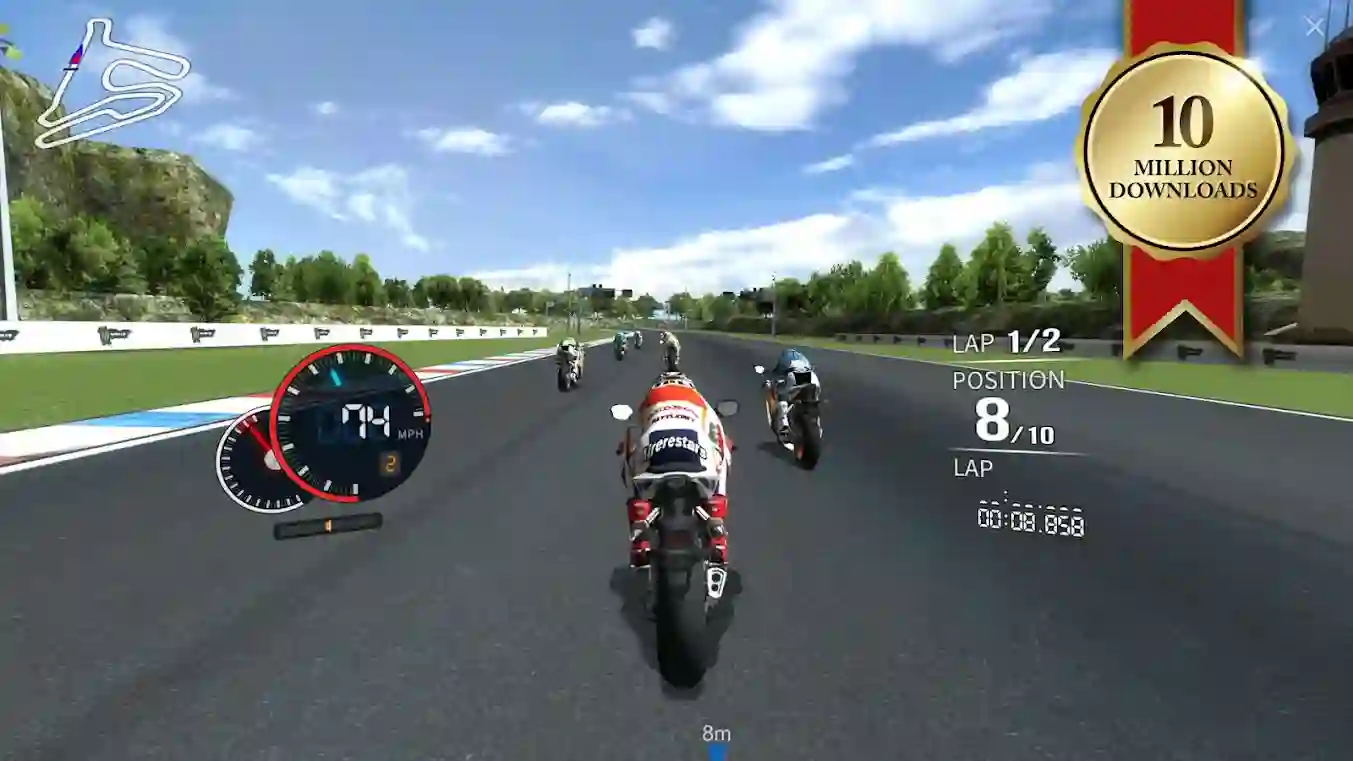Tap the 10 Million Downloads gold badge
The image size is (1353, 761).
click(1186, 140)
